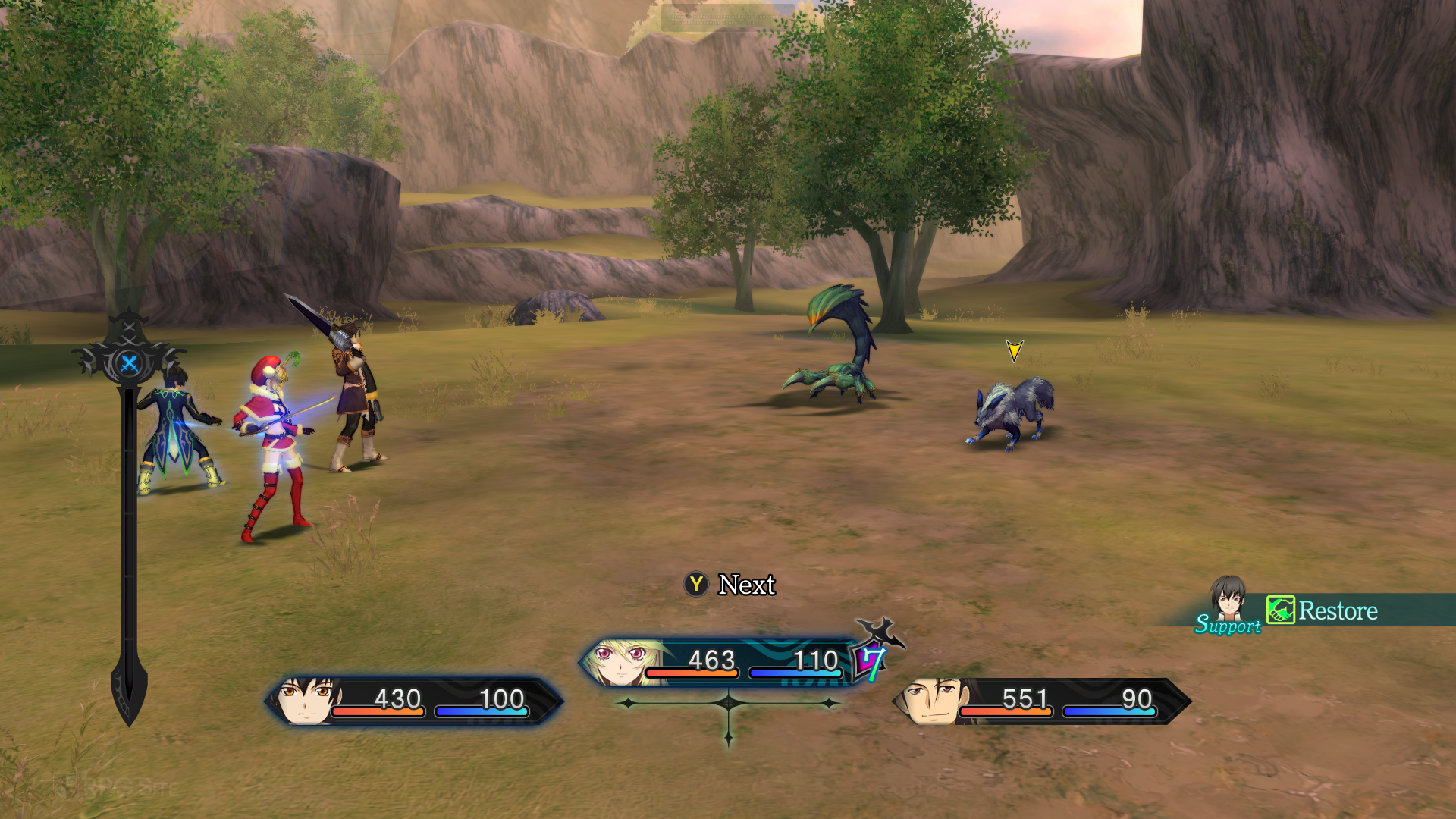Image resolution: width=1456 pixels, height=819 pixels.
Task: Click the purple number 7 badge
Action: [871, 662]
